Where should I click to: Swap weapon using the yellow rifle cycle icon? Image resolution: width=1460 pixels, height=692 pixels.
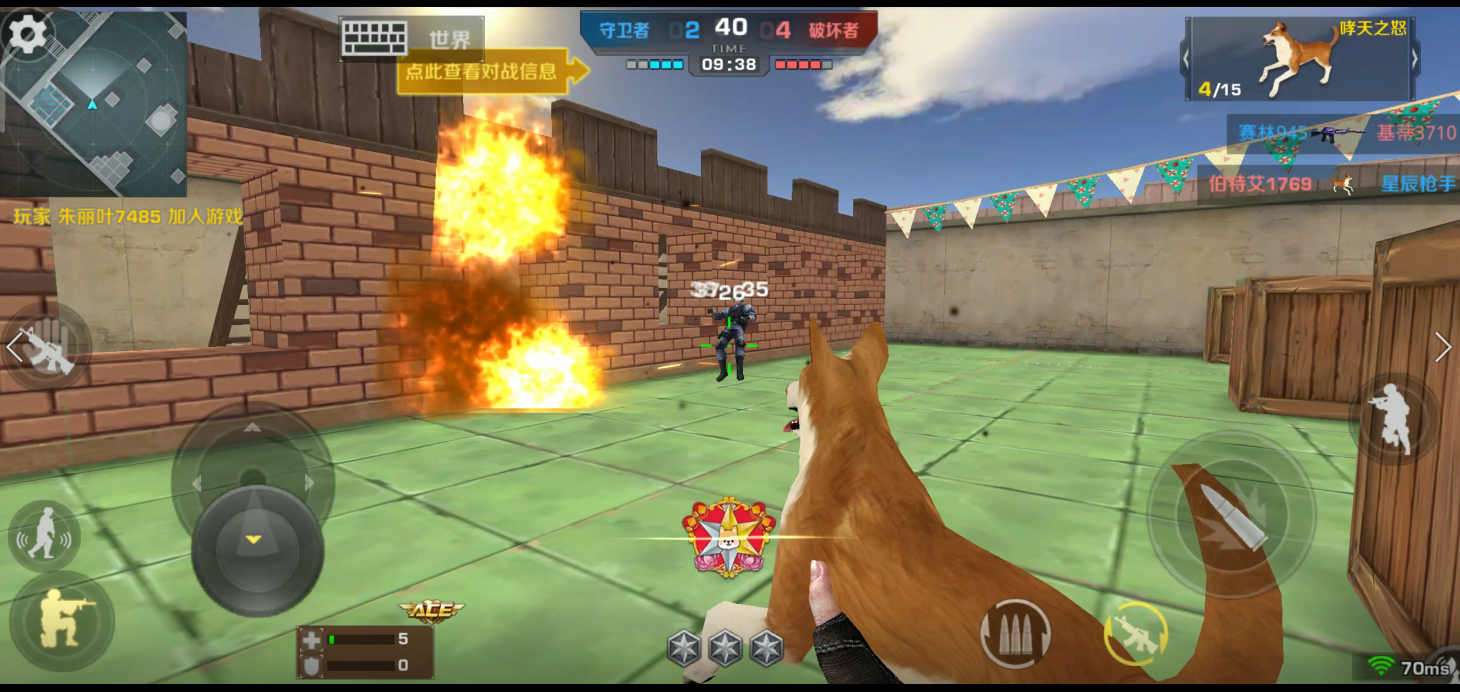1136,634
